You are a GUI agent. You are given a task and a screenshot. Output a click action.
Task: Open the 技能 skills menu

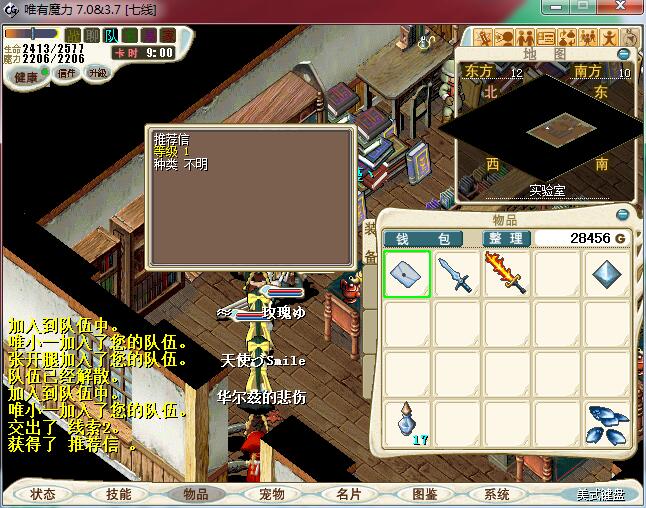(x=119, y=494)
